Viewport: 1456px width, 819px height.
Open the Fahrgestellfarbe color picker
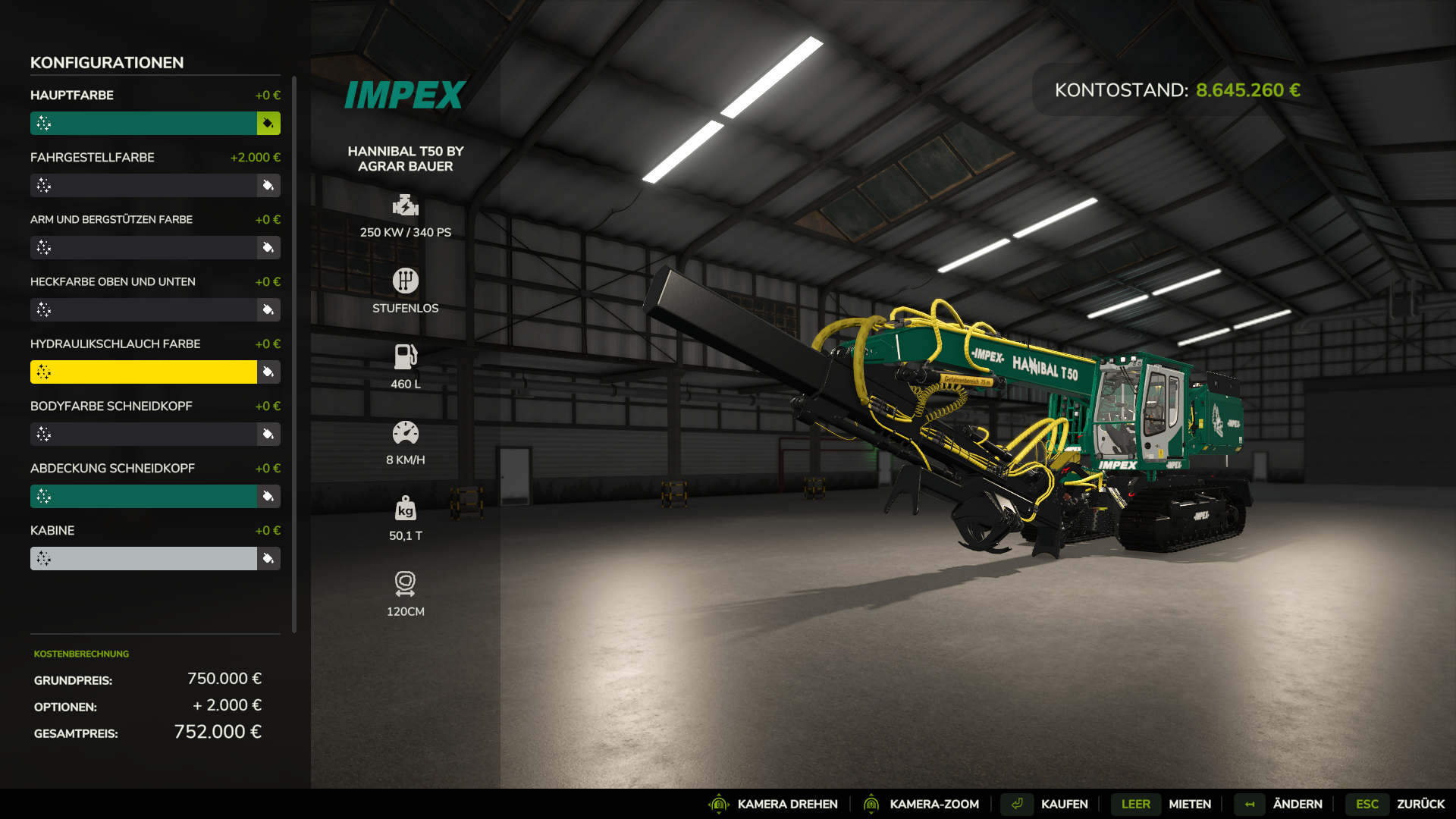pyautogui.click(x=144, y=185)
